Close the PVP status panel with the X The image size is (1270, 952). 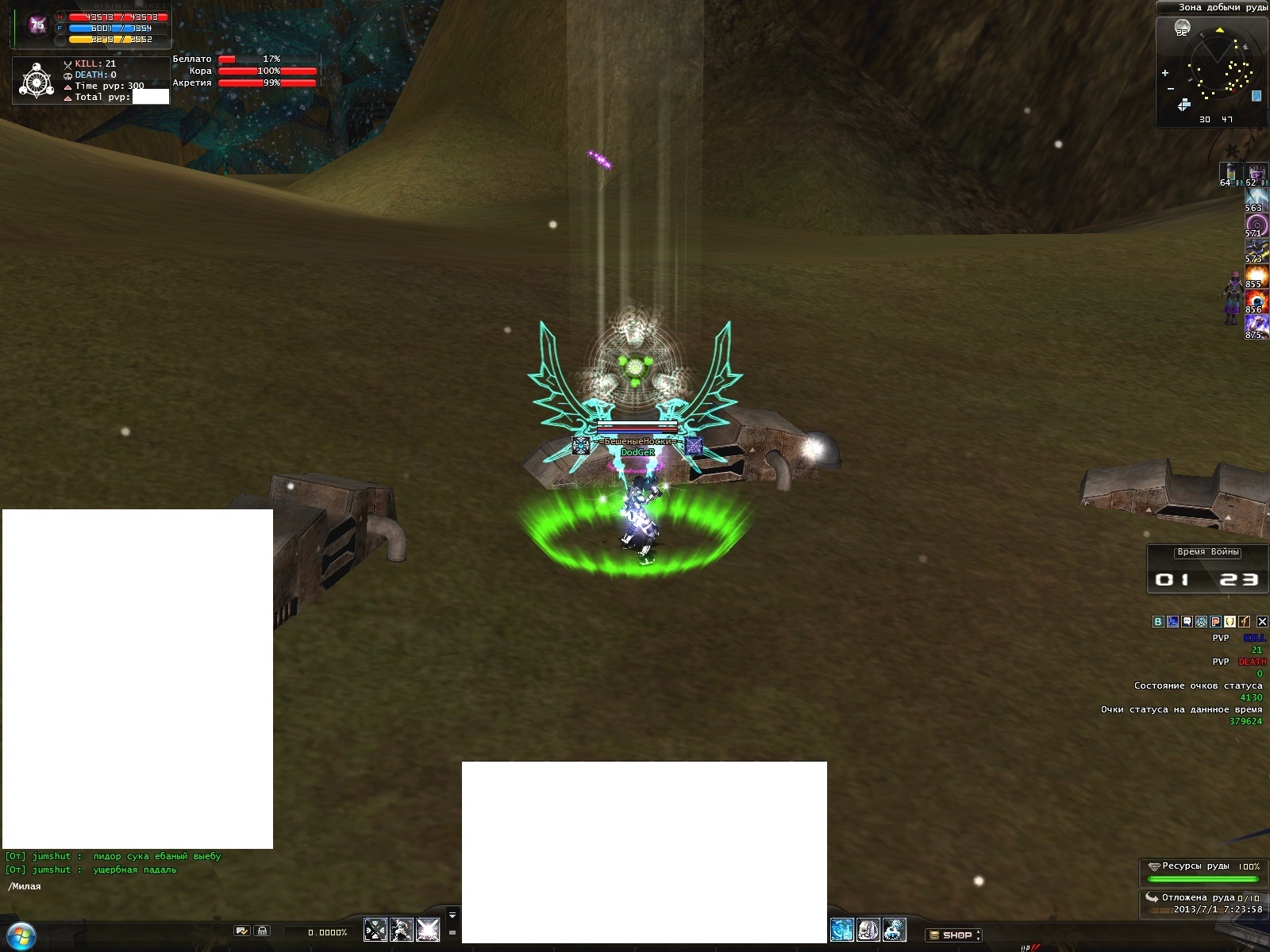pyautogui.click(x=1262, y=622)
